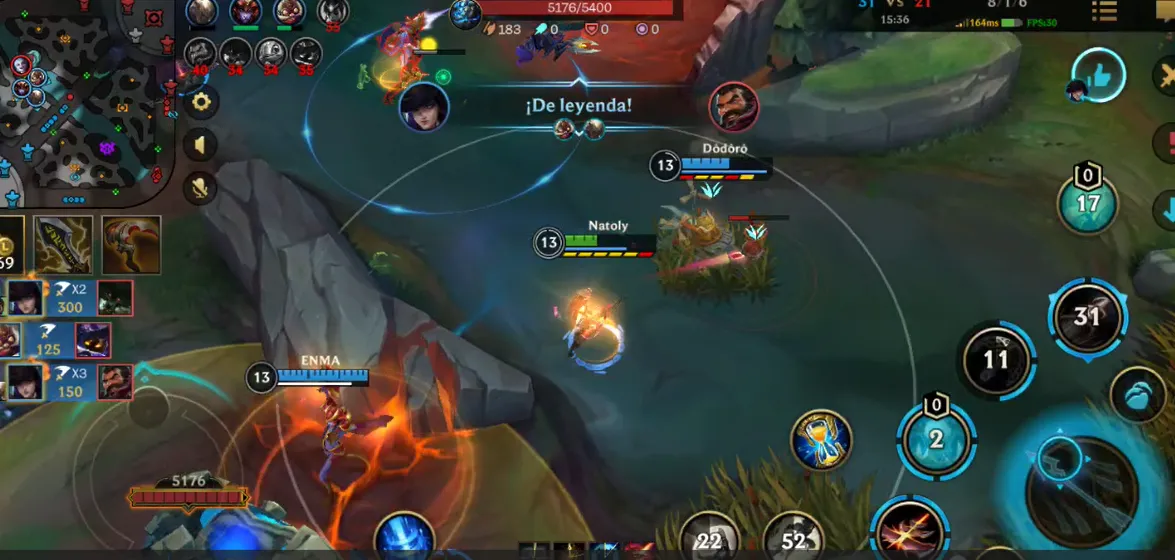Image resolution: width=1175 pixels, height=560 pixels.
Task: Use the ward trinket with 17 cooldown
Action: [1087, 203]
